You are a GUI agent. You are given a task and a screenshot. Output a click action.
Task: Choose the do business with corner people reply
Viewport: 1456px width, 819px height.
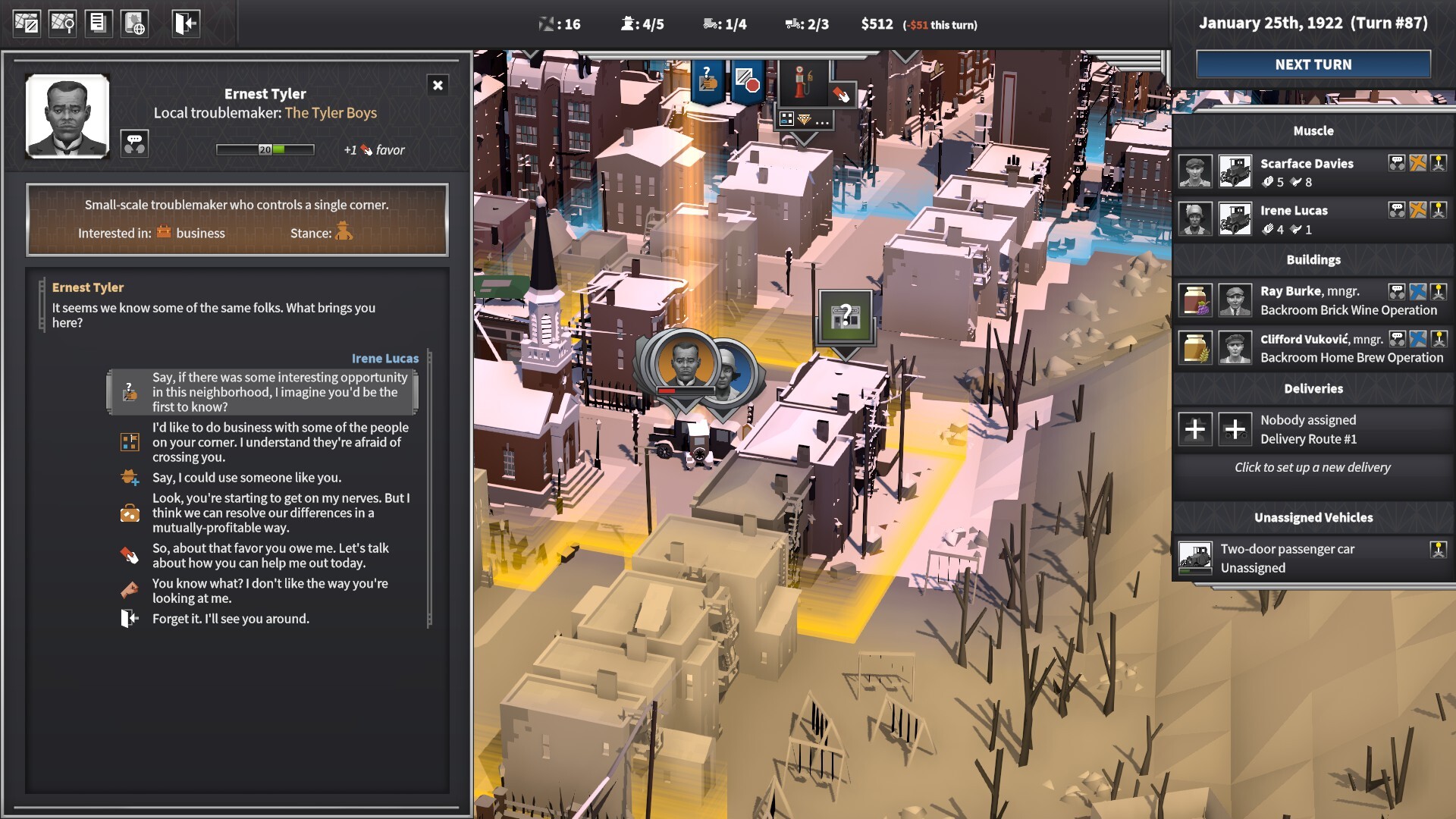pyautogui.click(x=280, y=442)
